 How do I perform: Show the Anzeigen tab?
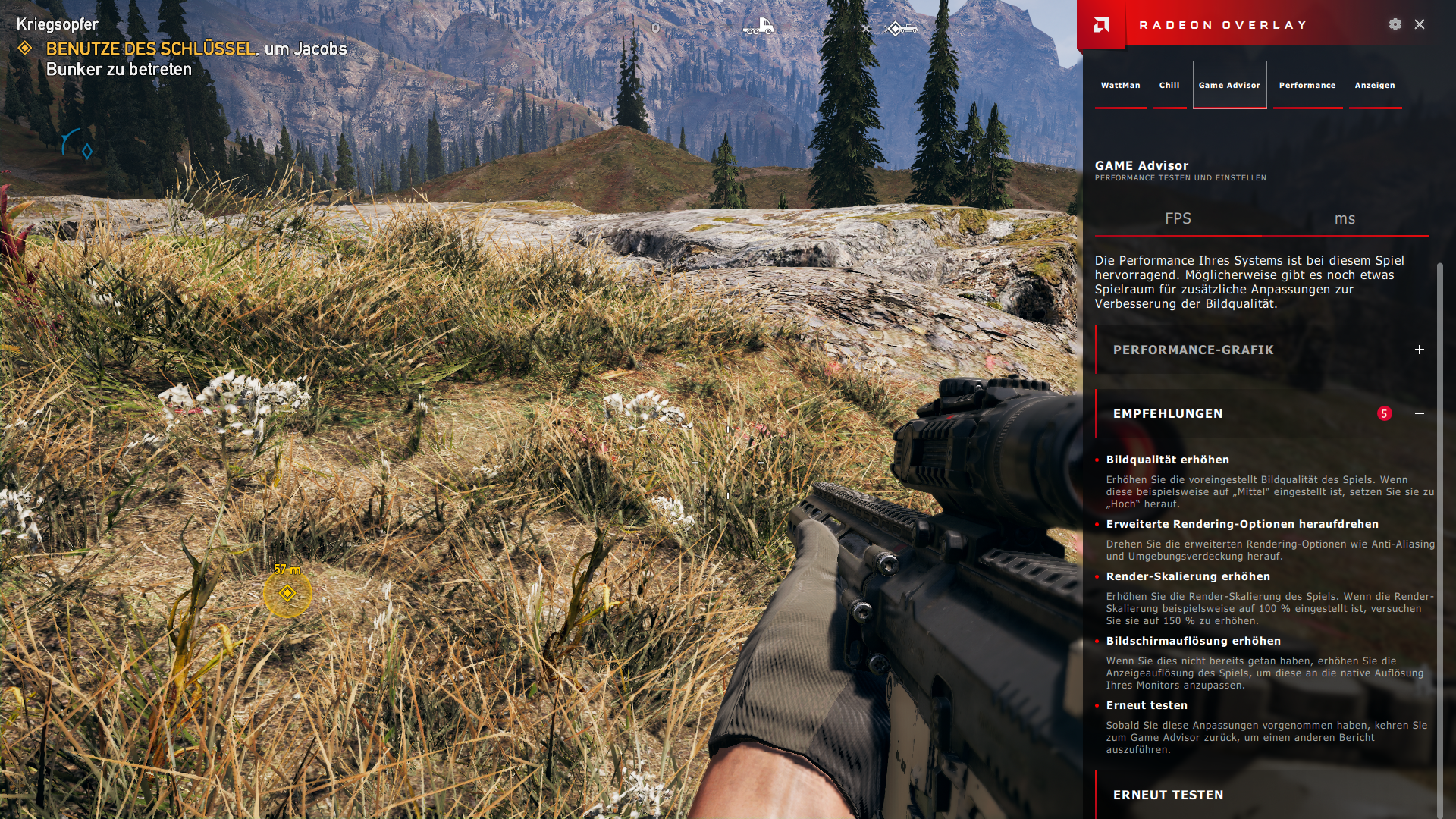tap(1375, 85)
